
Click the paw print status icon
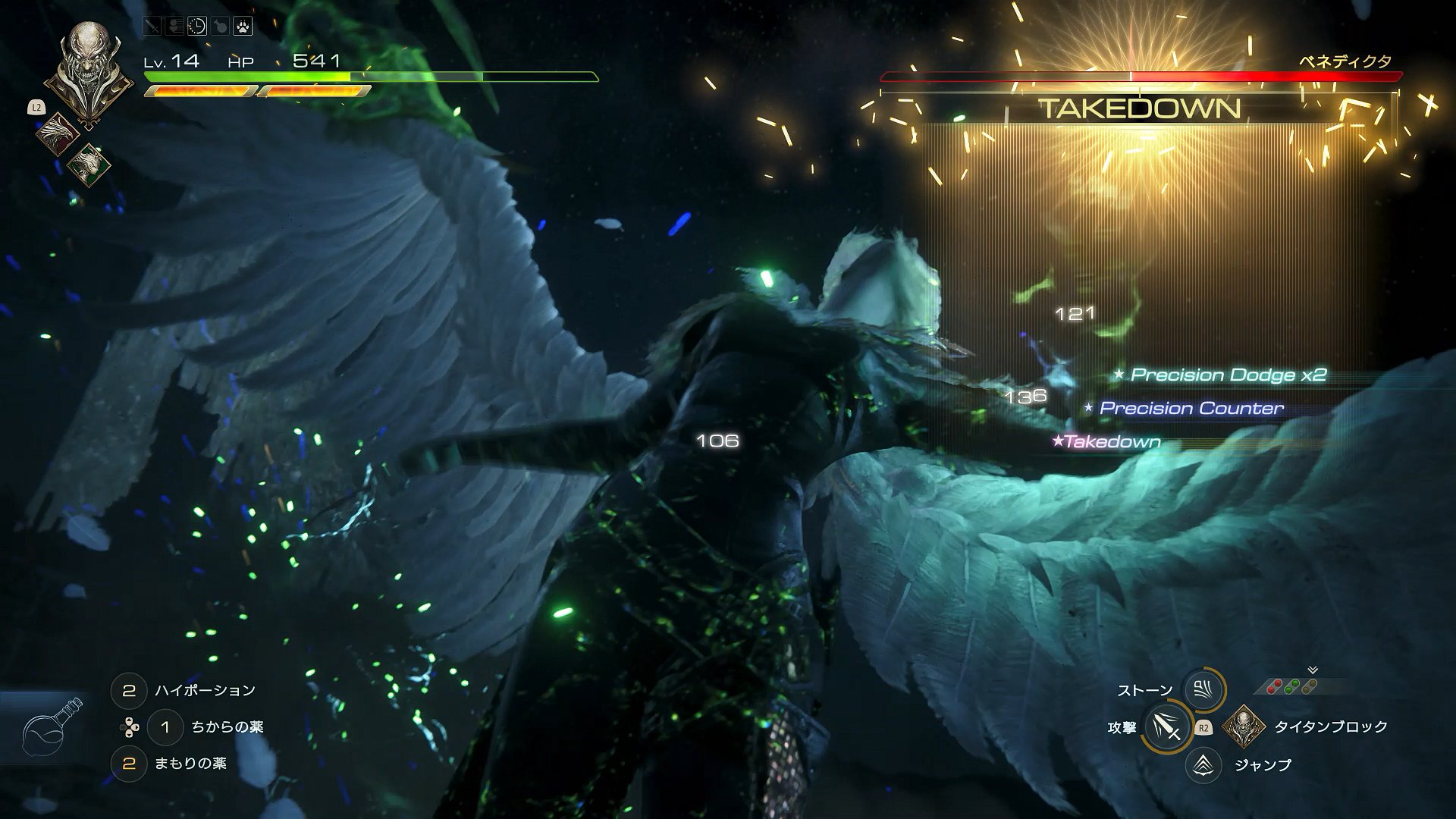[x=243, y=27]
